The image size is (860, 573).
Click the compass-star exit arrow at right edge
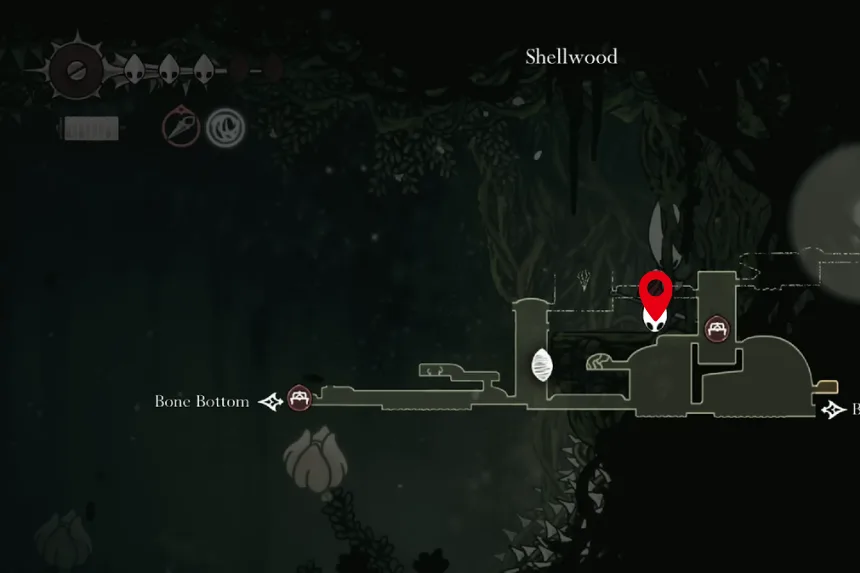(832, 409)
